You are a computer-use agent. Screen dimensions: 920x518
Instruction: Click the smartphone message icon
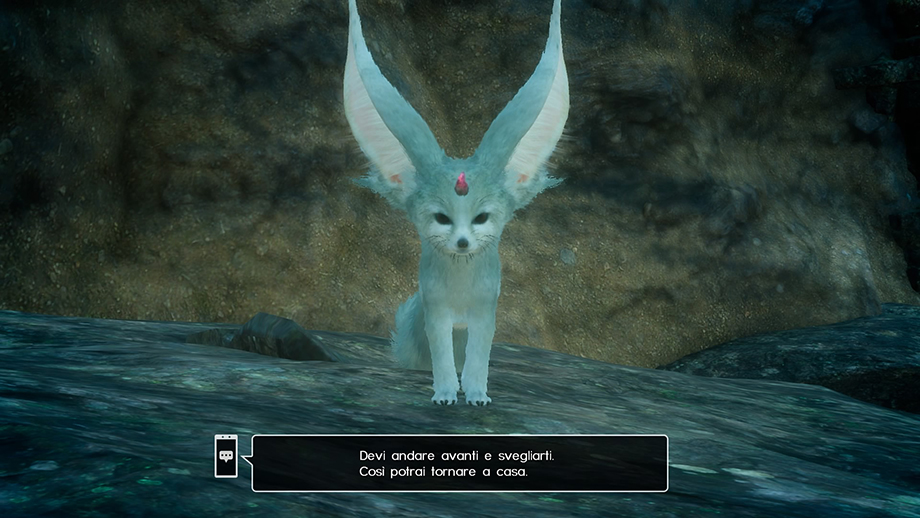(226, 456)
